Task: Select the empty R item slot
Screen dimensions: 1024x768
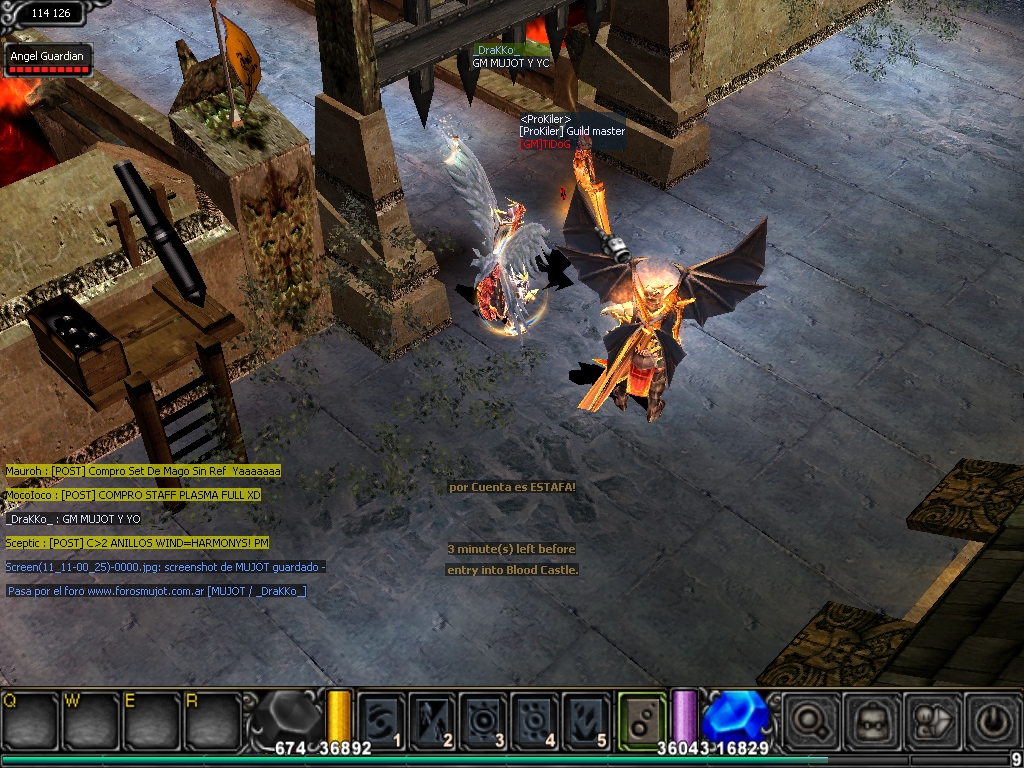Action: (211, 717)
